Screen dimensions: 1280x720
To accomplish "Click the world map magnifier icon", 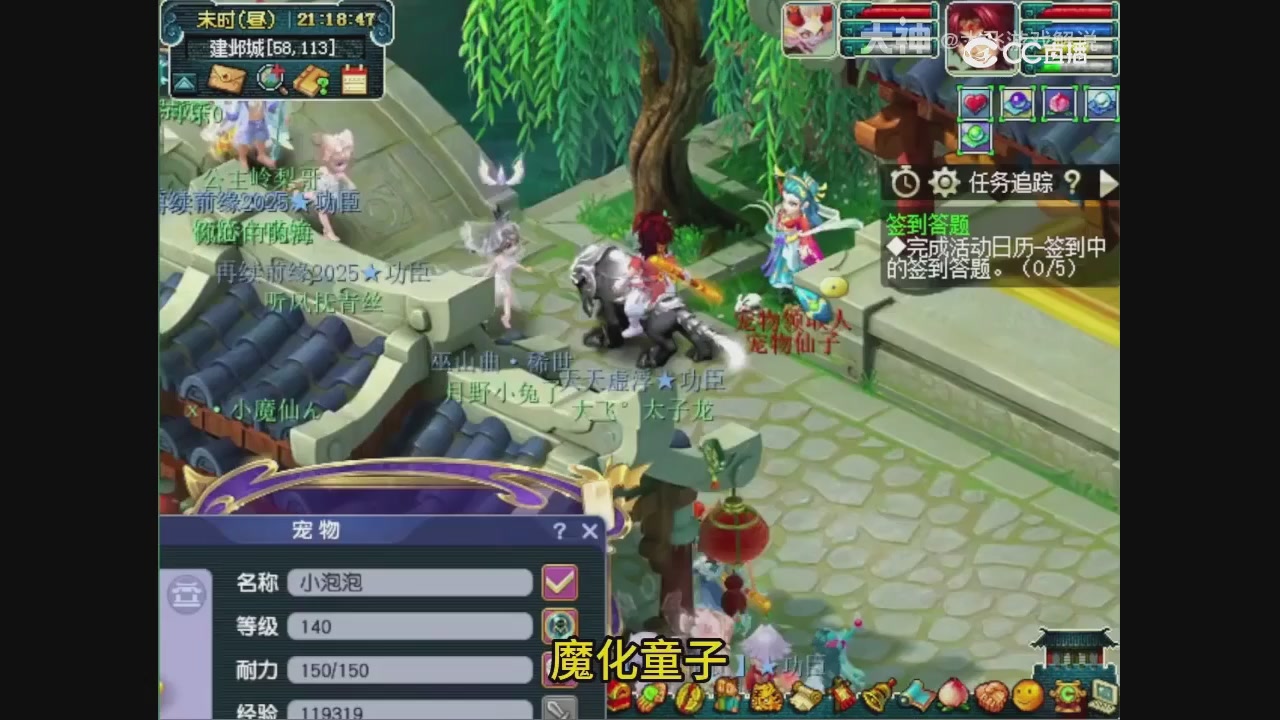I will pyautogui.click(x=271, y=78).
